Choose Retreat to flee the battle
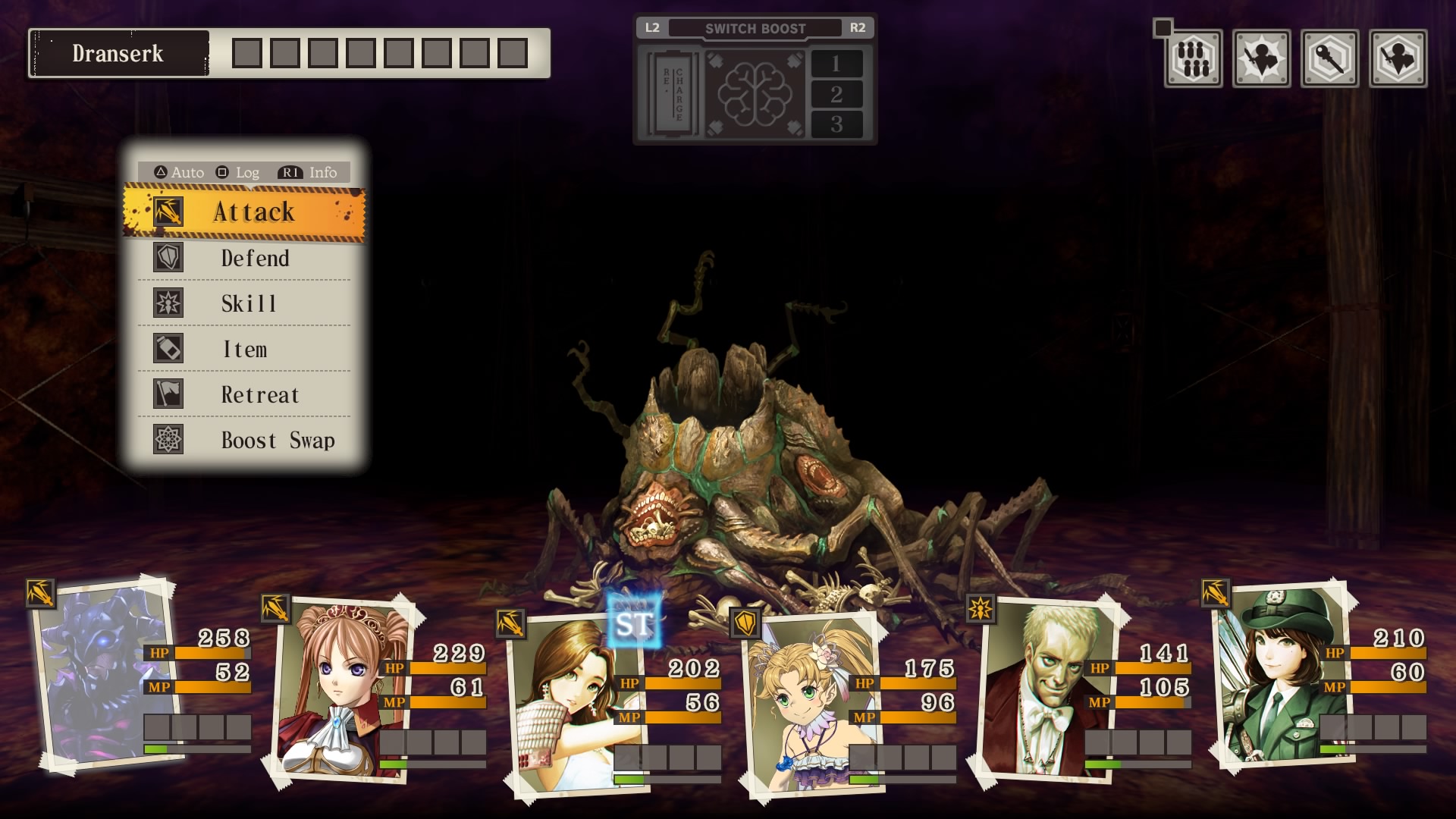Viewport: 1456px width, 819px height. click(x=244, y=394)
